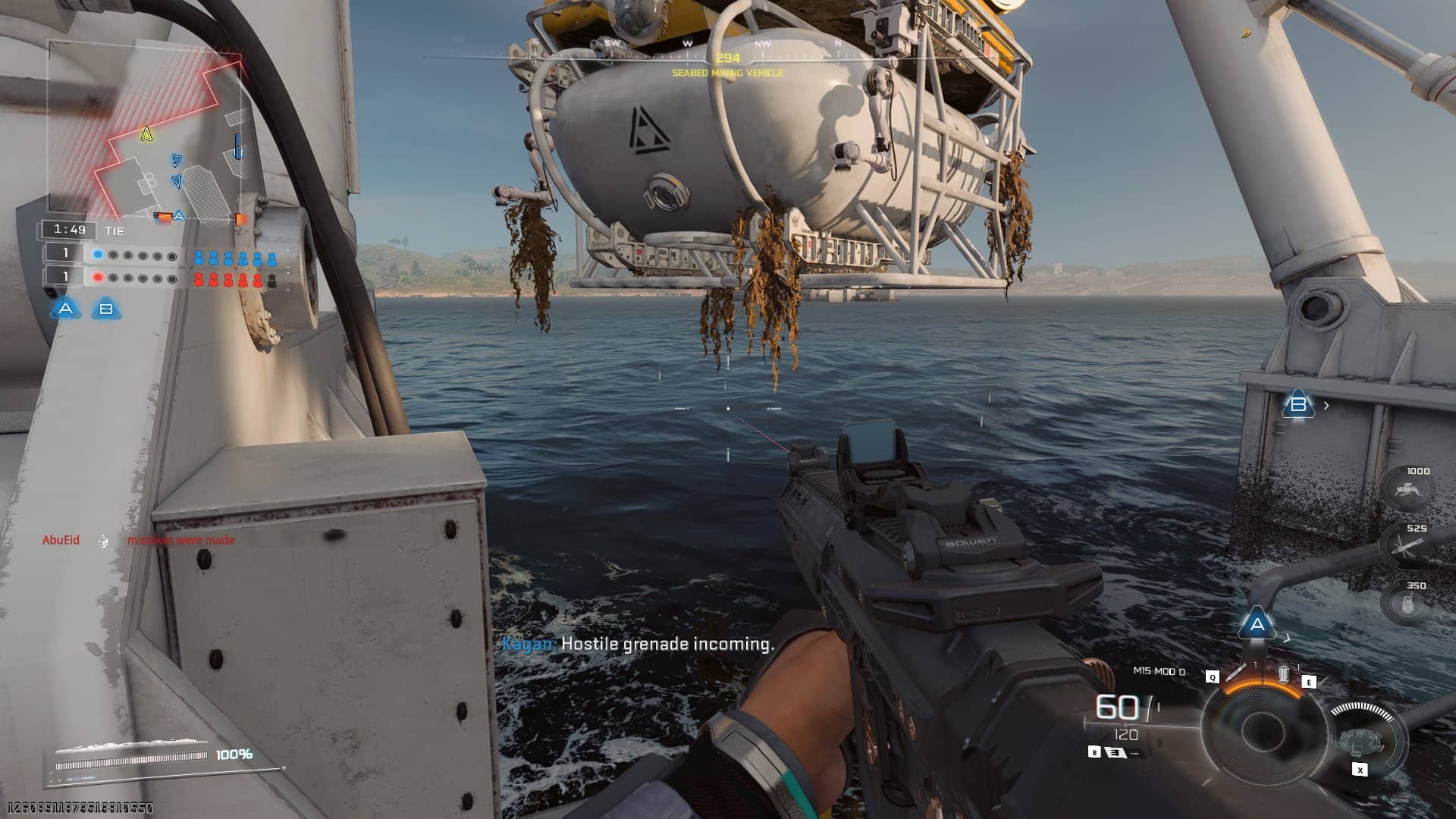Click the M15 MOD 0 weapon label
The width and height of the screenshot is (1456, 819).
[1159, 671]
